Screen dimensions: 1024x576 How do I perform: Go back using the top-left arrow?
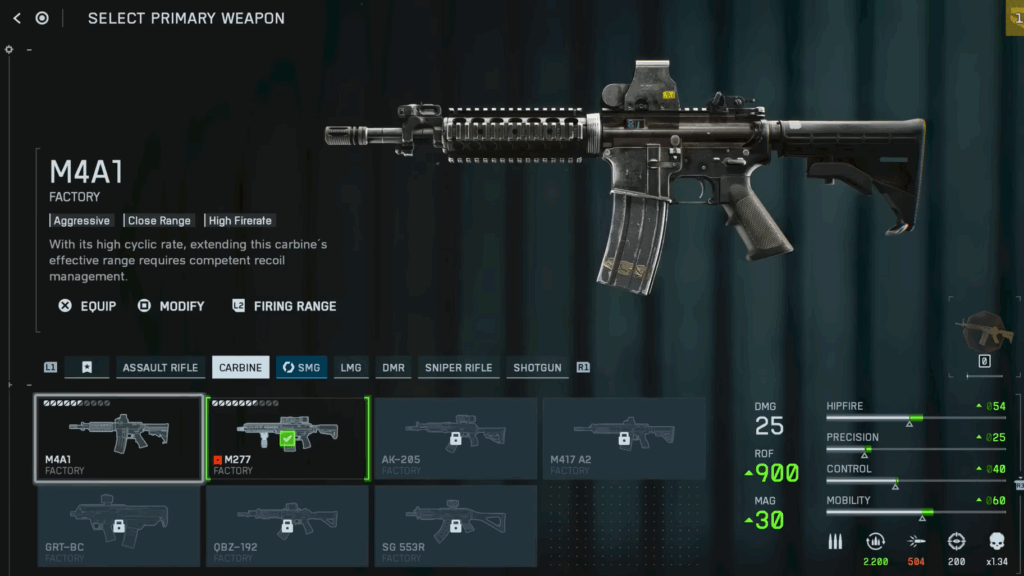point(17,18)
